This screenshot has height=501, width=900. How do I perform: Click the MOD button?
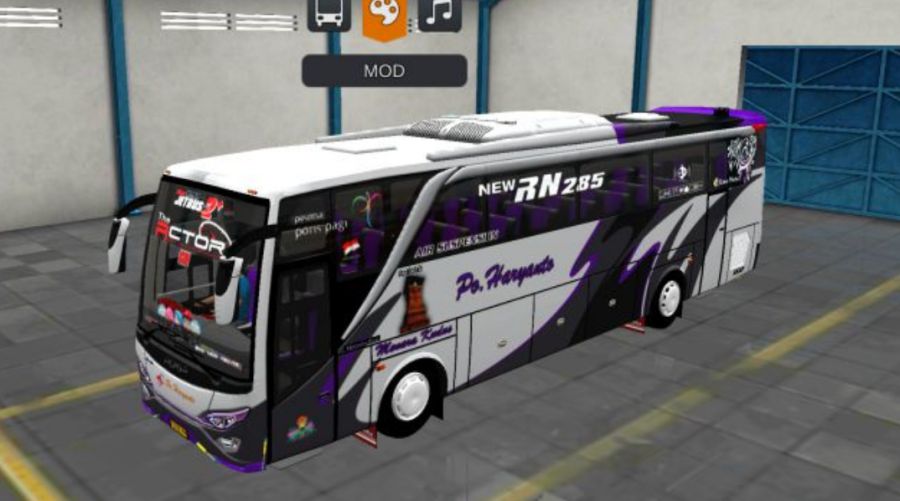click(x=384, y=71)
